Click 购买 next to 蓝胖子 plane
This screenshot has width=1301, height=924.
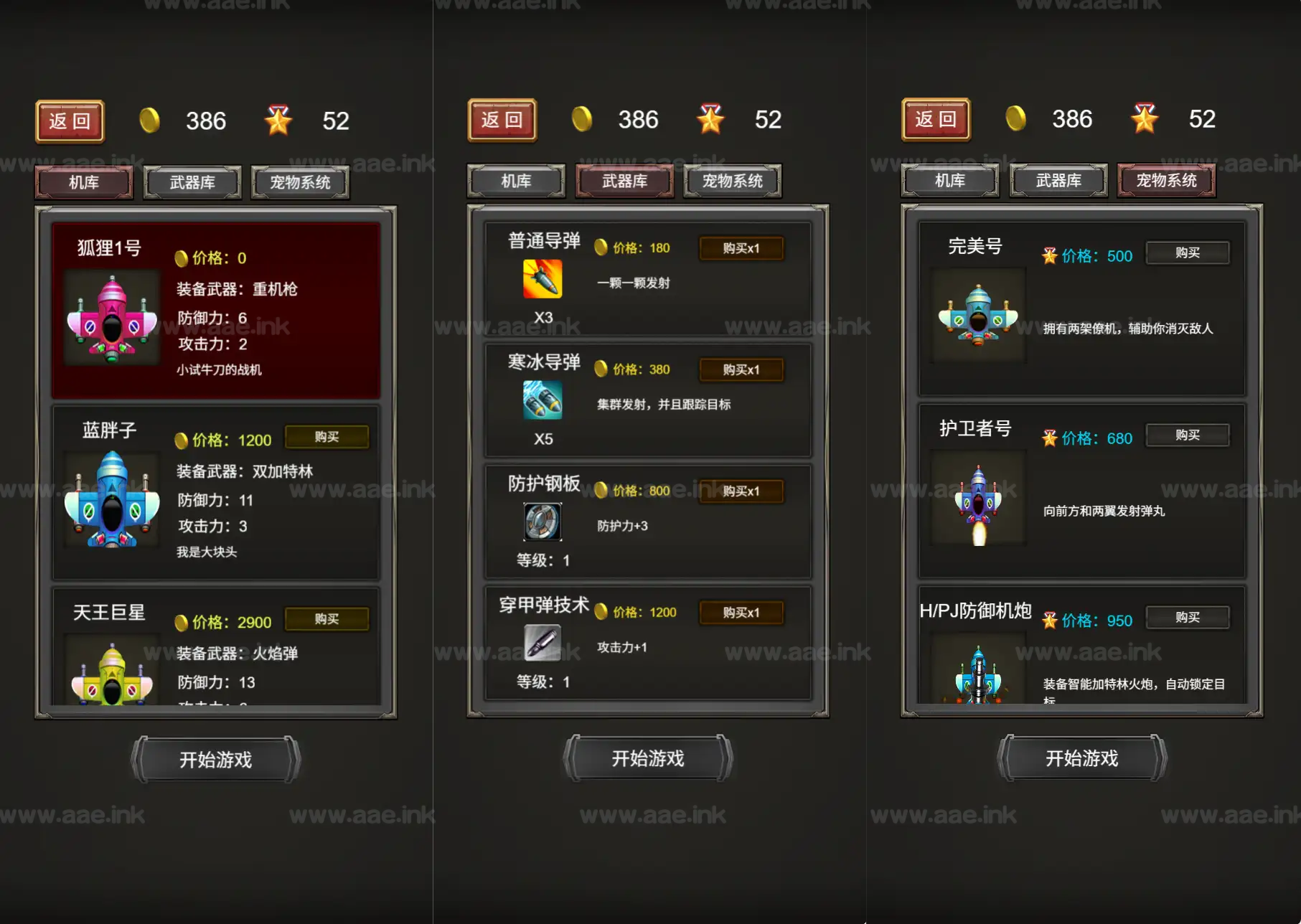[x=327, y=436]
